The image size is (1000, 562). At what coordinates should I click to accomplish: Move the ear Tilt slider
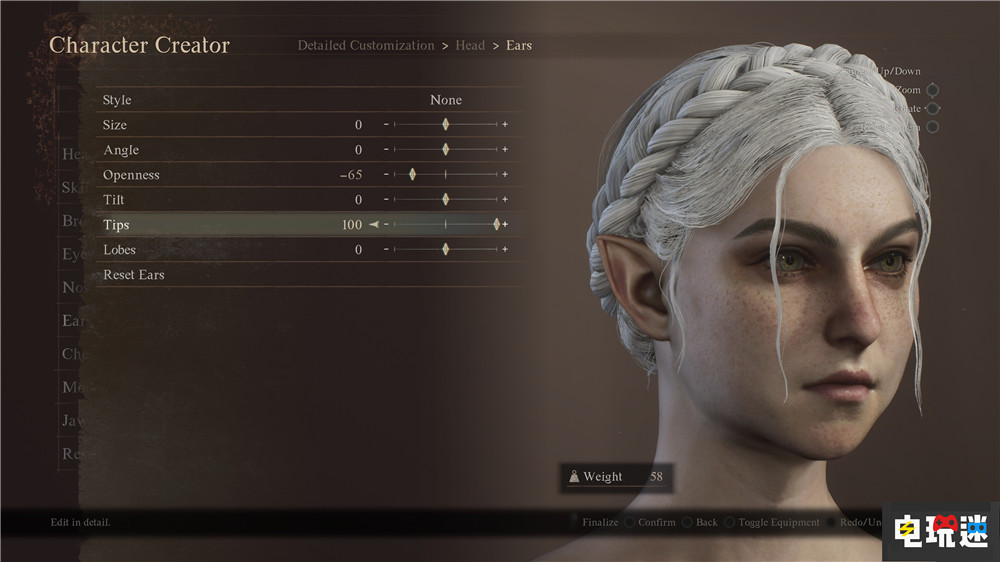click(446, 200)
